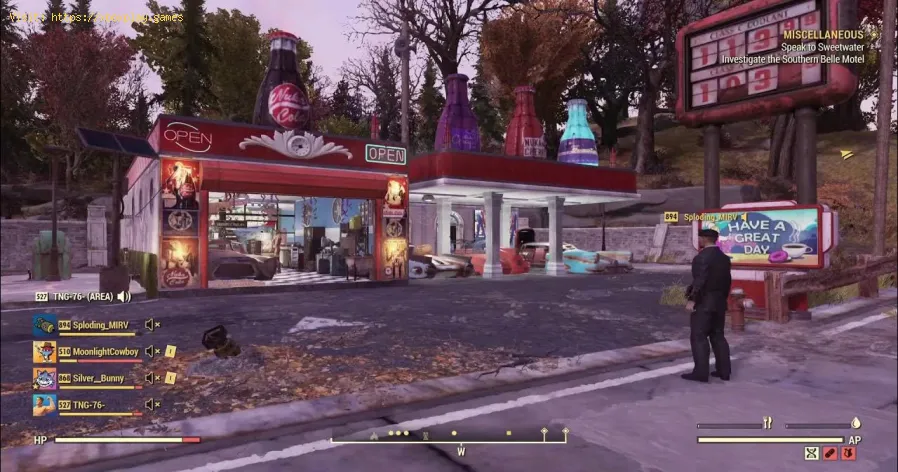Open Silver__Bunny's cat avatar portrait
Image resolution: width=898 pixels, height=472 pixels.
coord(44,378)
